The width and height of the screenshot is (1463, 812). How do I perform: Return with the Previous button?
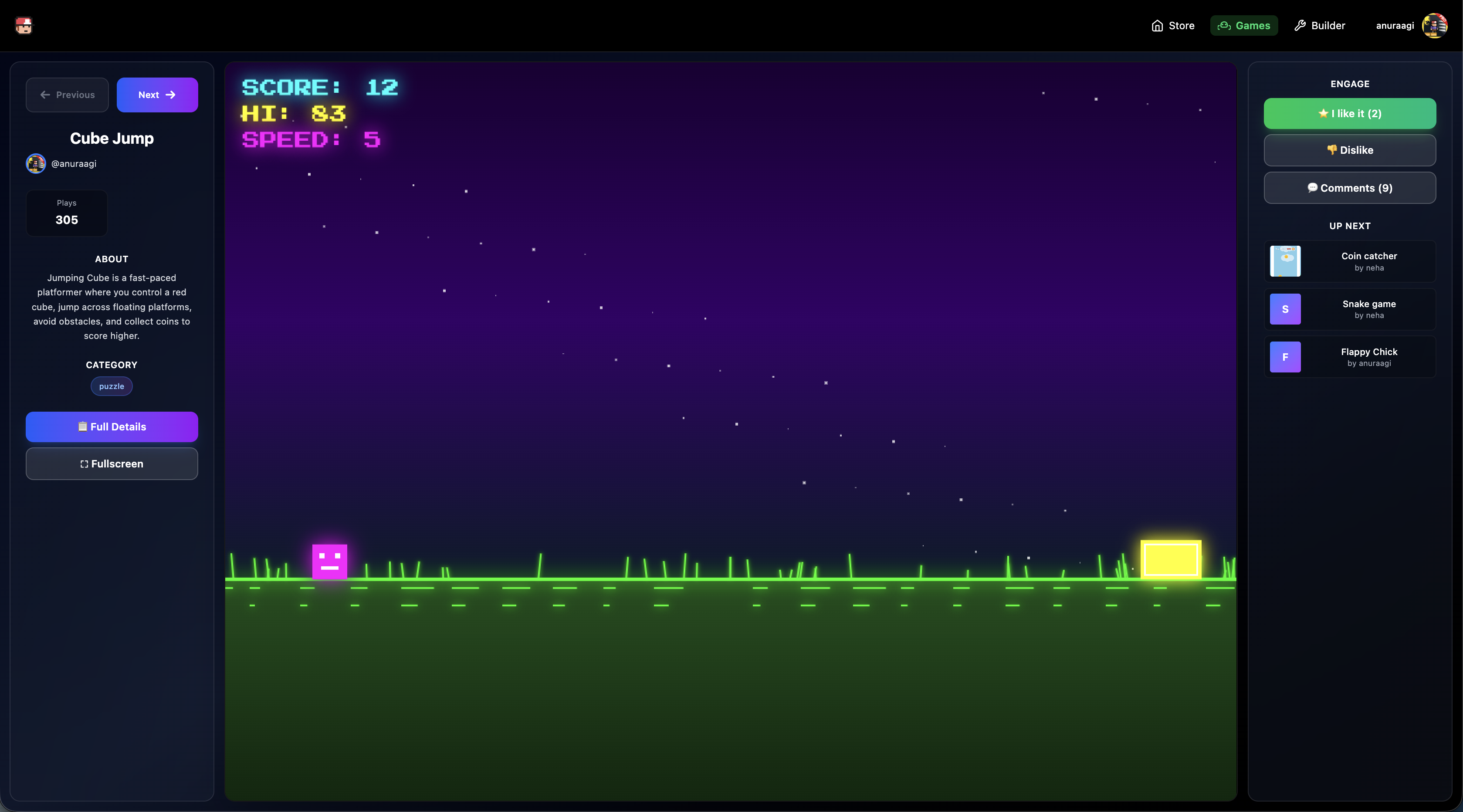click(x=67, y=95)
